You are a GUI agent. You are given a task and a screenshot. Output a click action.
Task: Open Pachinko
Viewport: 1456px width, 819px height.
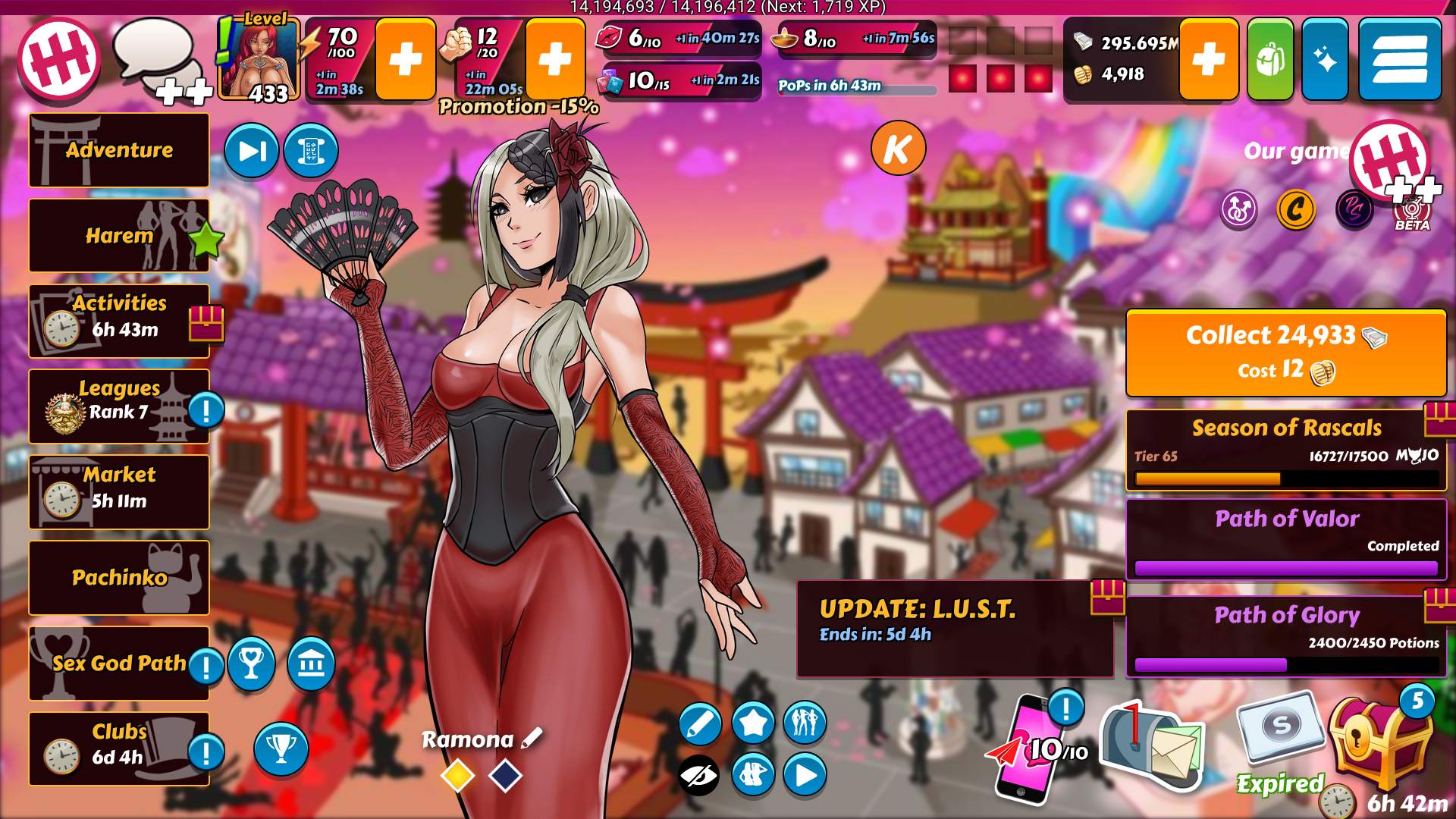(x=119, y=578)
